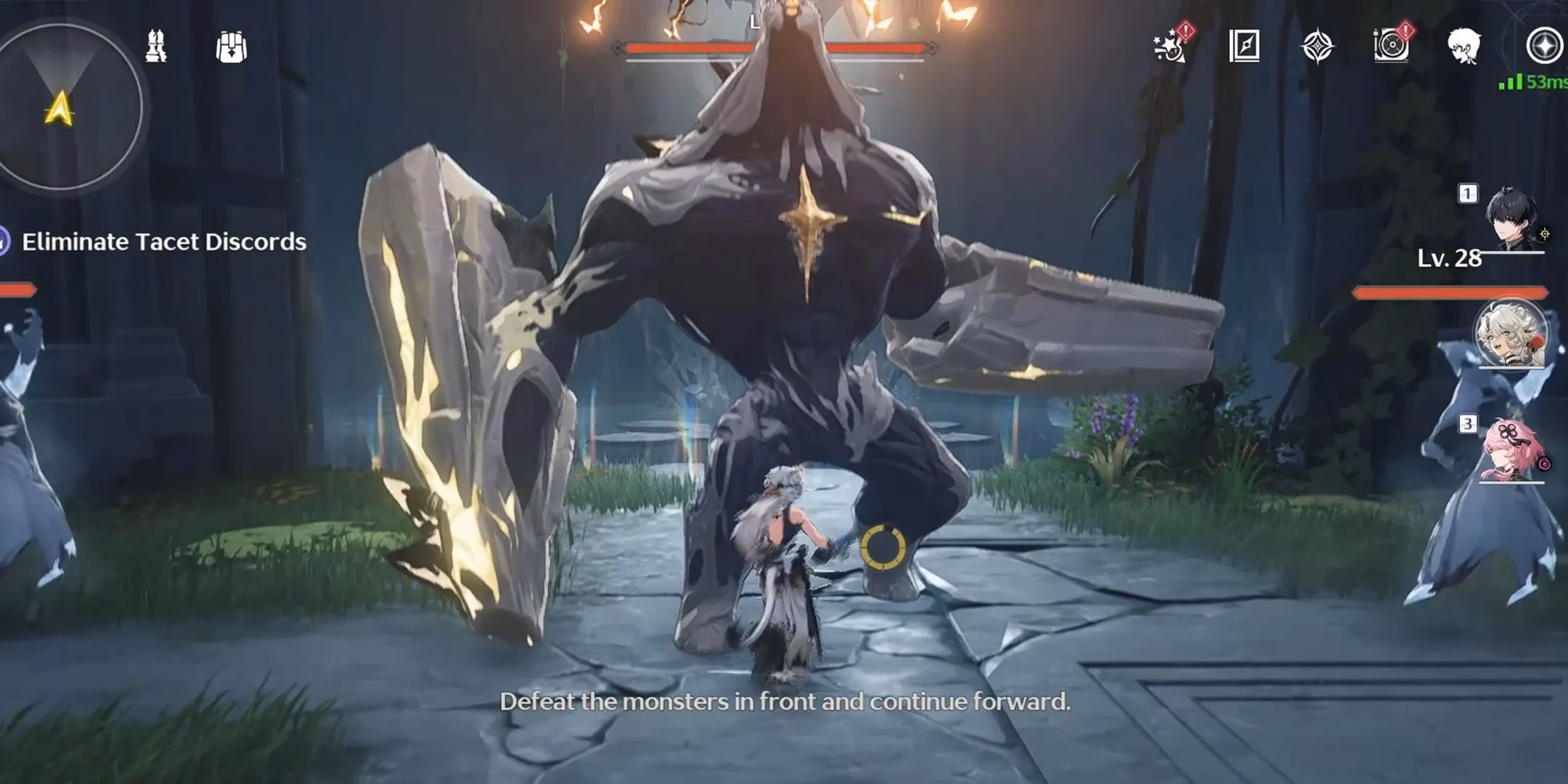The width and height of the screenshot is (1568, 784).
Task: Switch to the pink-haired character in slot 3
Action: point(1512,450)
